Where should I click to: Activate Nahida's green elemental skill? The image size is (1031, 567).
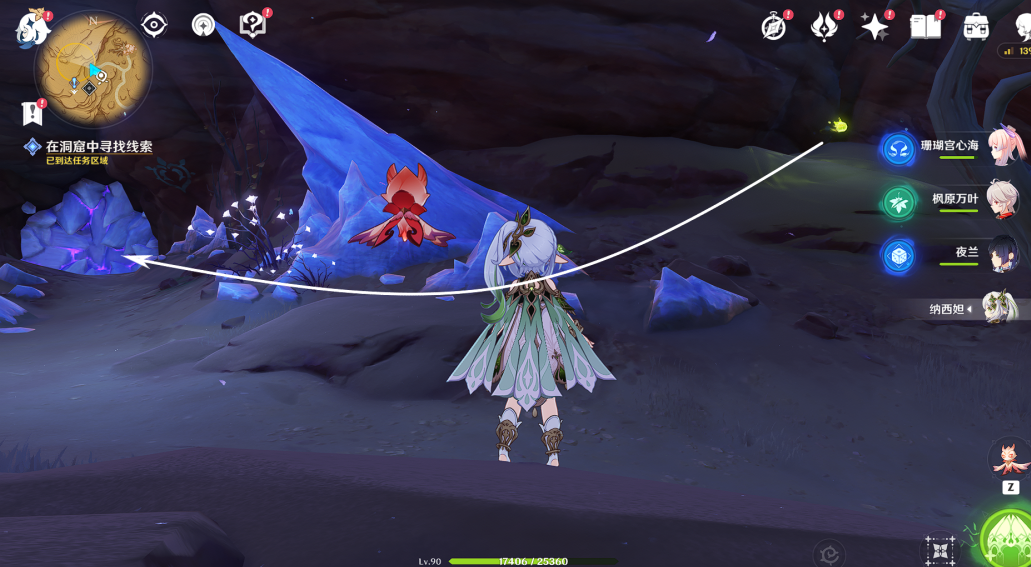pos(1008,540)
